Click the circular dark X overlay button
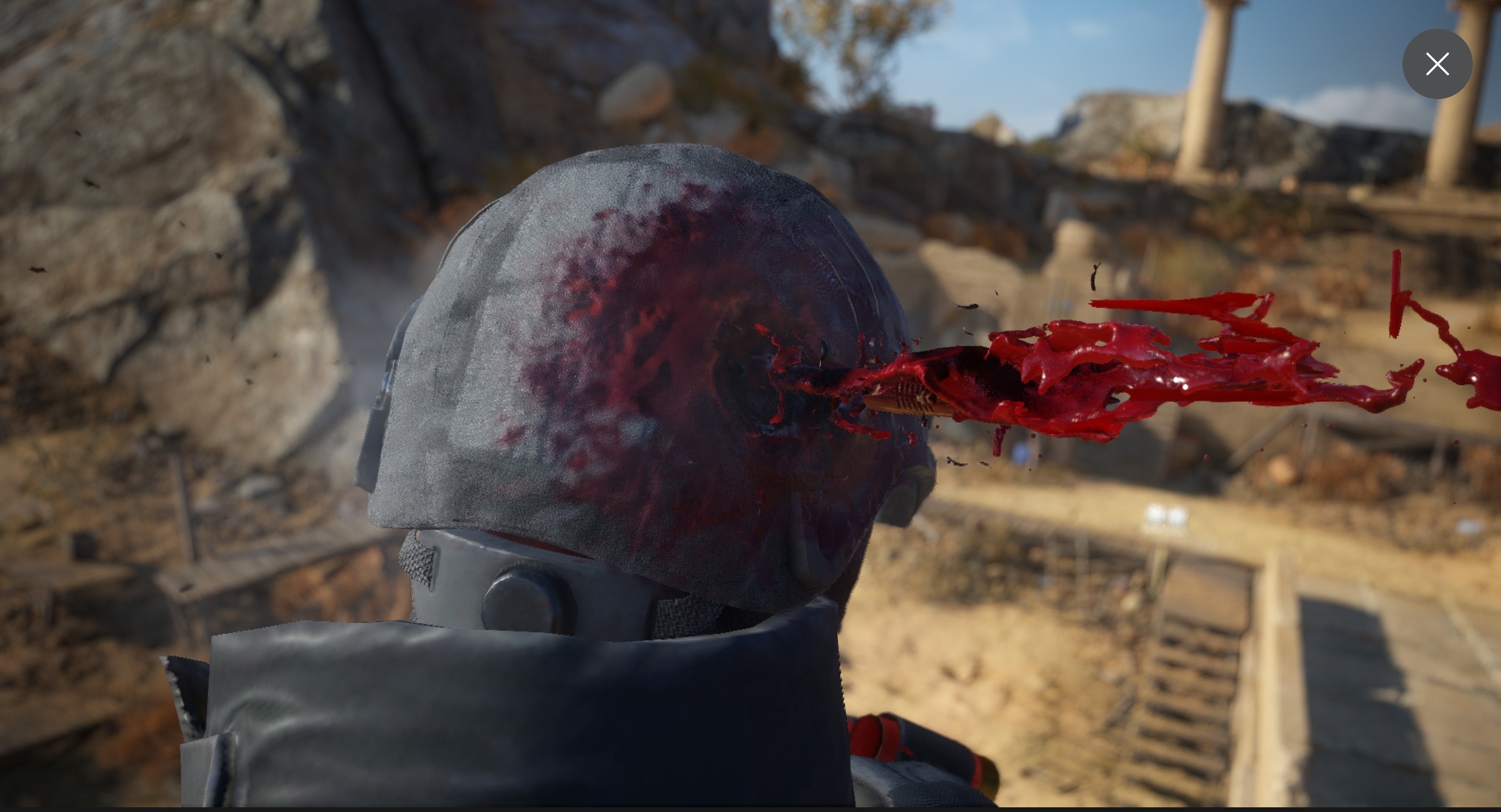1501x812 pixels. coord(1437,64)
